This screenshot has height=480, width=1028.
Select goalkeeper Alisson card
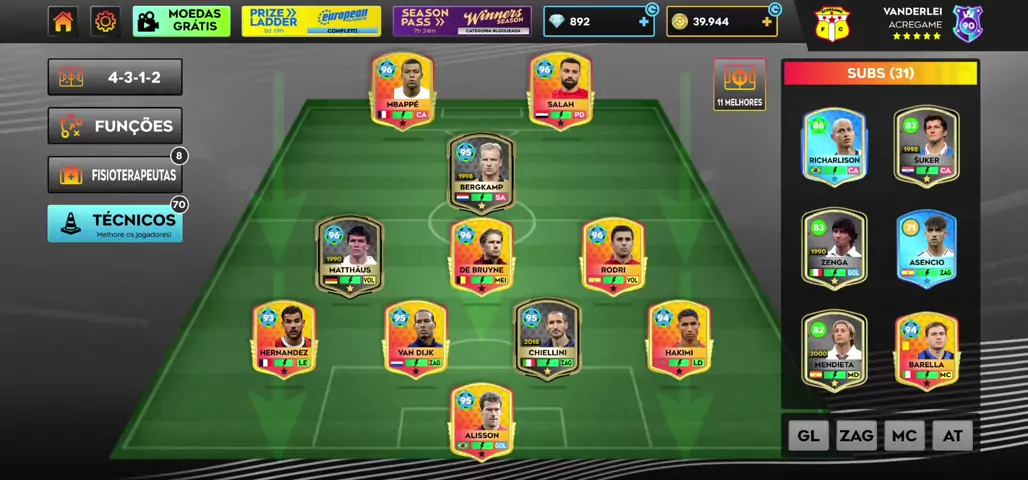481,421
